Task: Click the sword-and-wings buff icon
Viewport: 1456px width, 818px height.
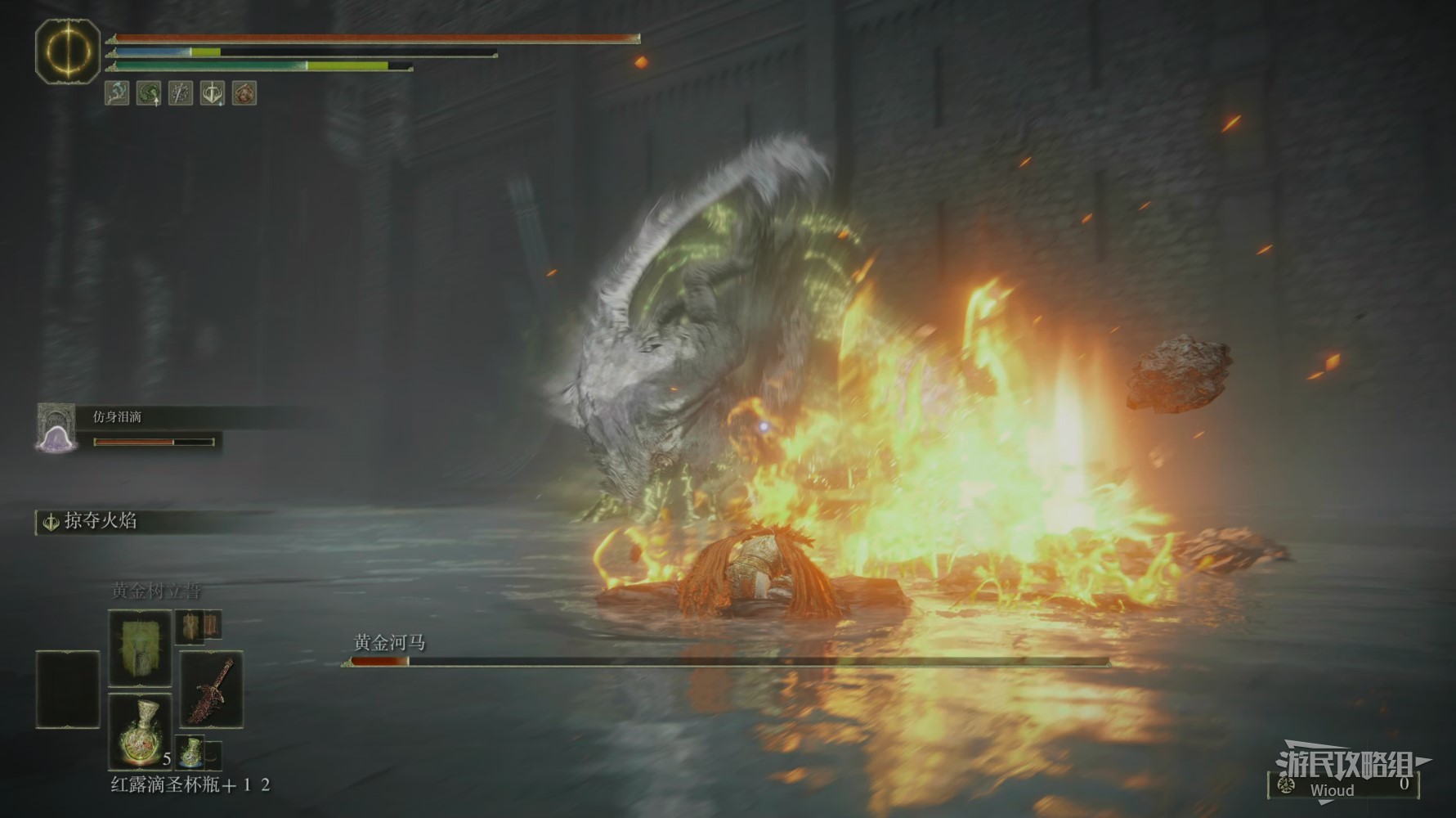Action: 213,93
